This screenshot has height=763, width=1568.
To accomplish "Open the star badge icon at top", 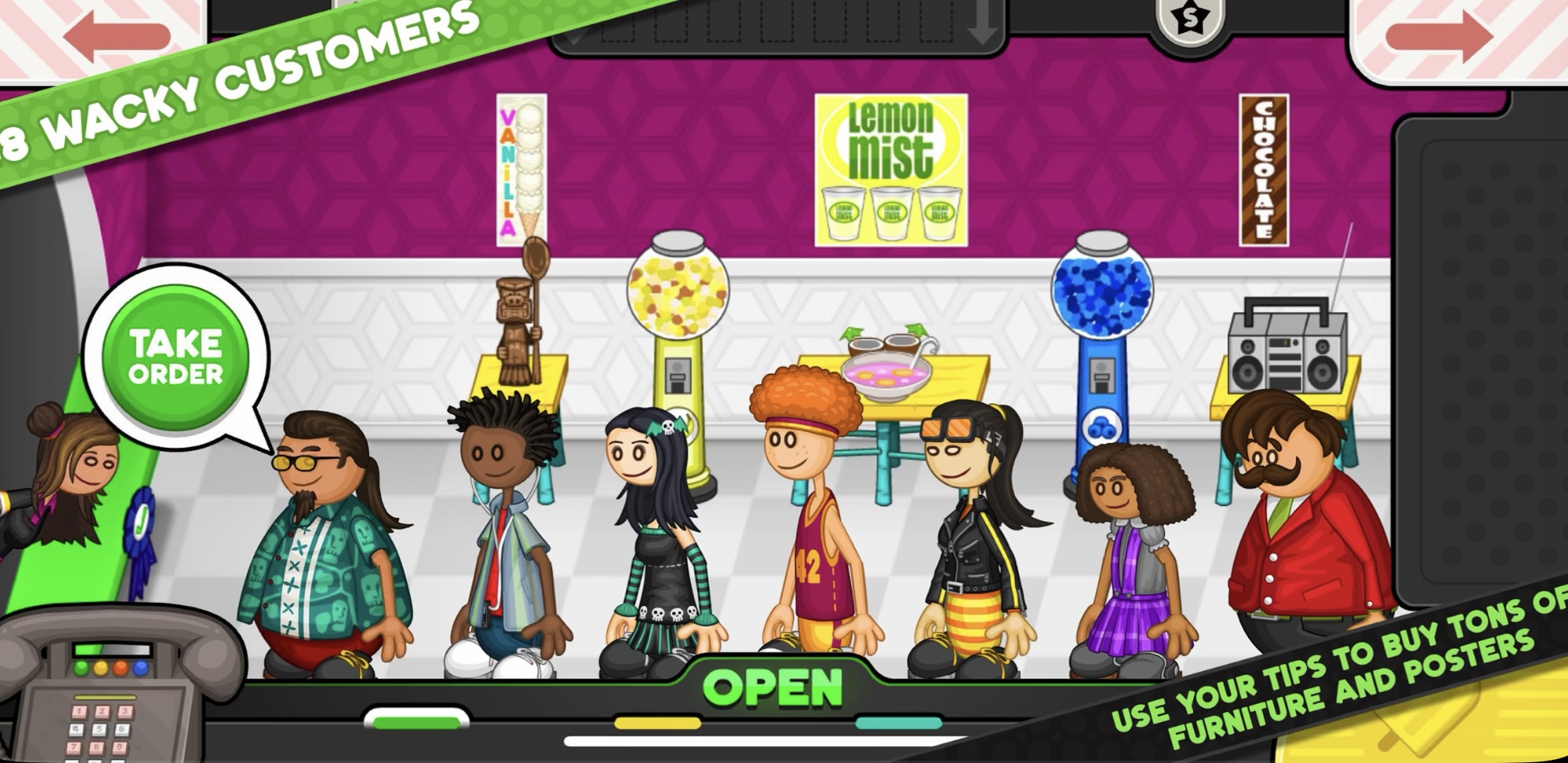I will pyautogui.click(x=1188, y=17).
